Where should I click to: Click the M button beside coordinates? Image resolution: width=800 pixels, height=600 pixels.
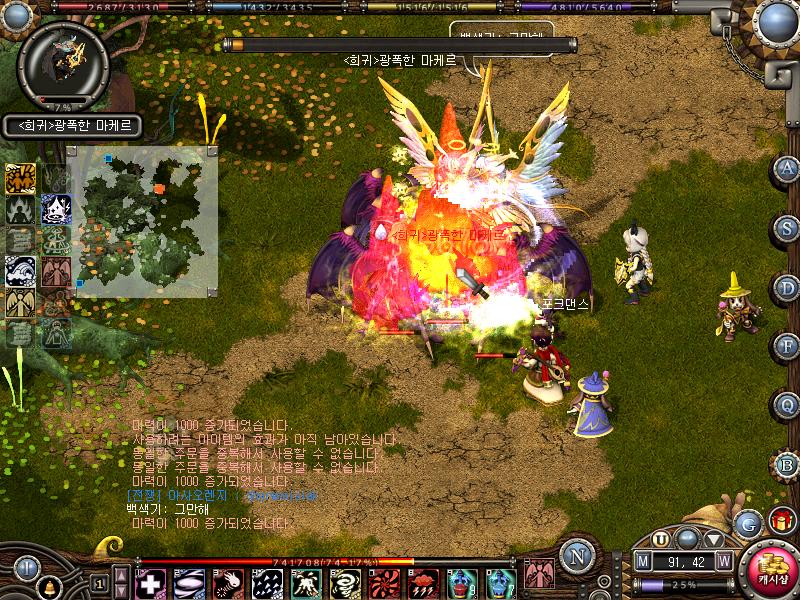point(643,562)
